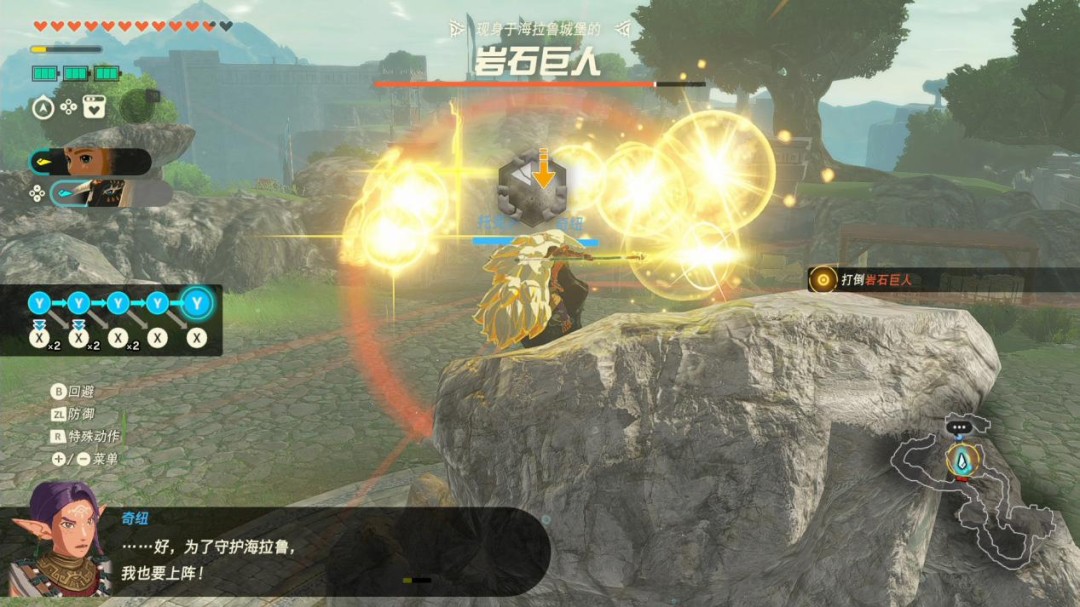
Task: Select the active character portrait with yellow marker
Action: (x=92, y=161)
